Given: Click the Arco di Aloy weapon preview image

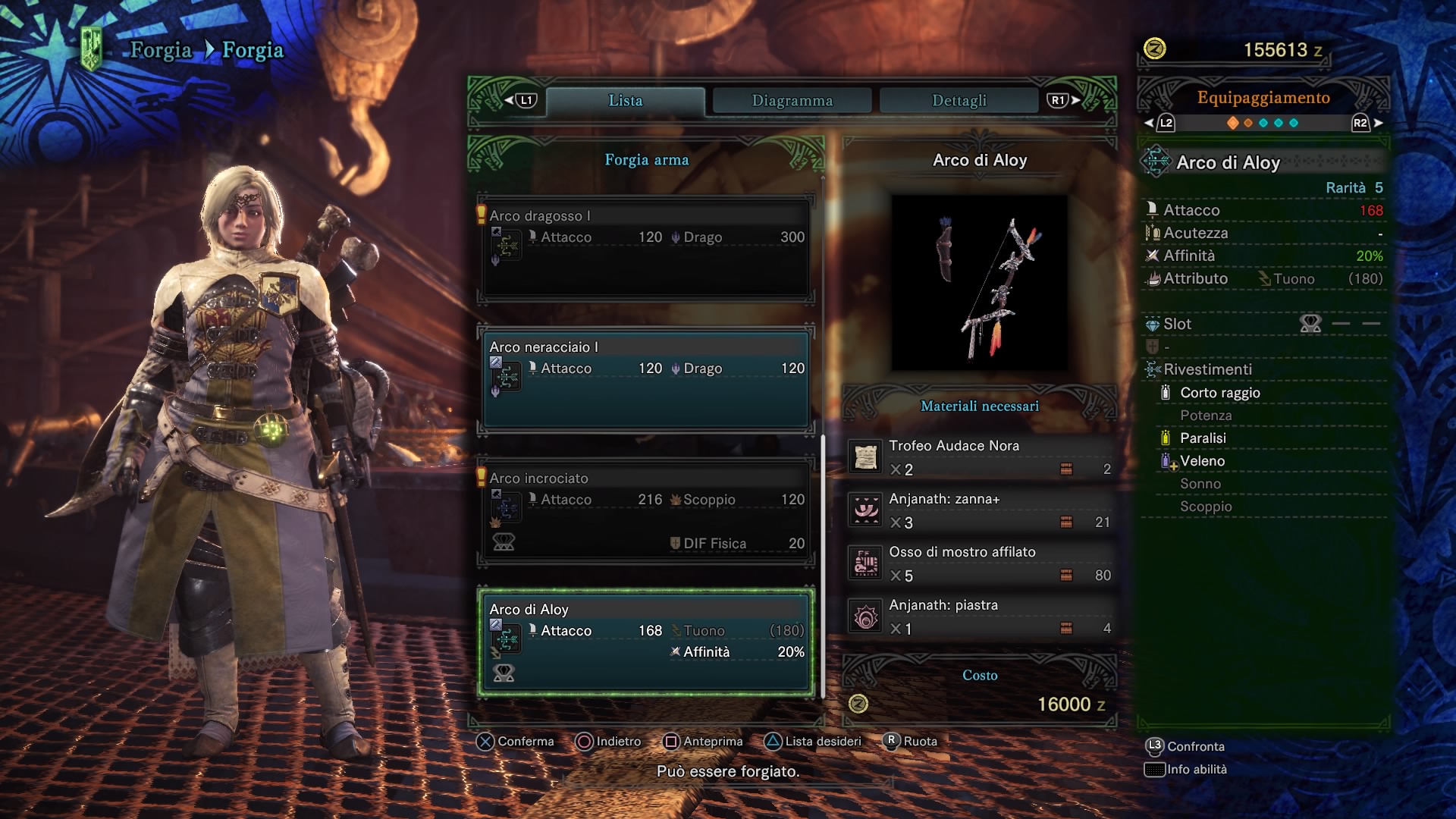Looking at the screenshot, I should 980,283.
